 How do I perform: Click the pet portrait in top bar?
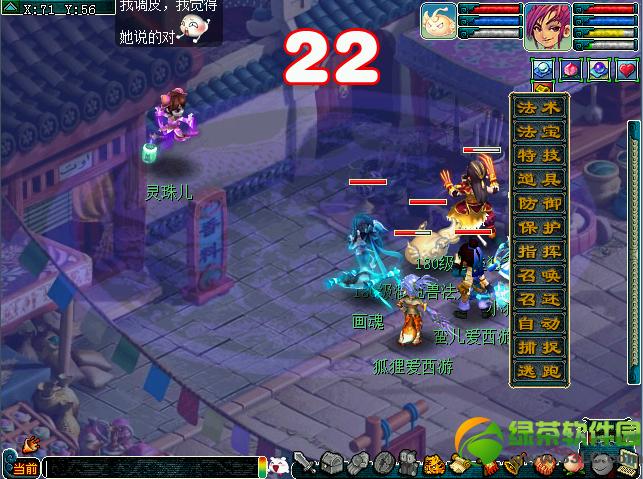click(x=439, y=22)
